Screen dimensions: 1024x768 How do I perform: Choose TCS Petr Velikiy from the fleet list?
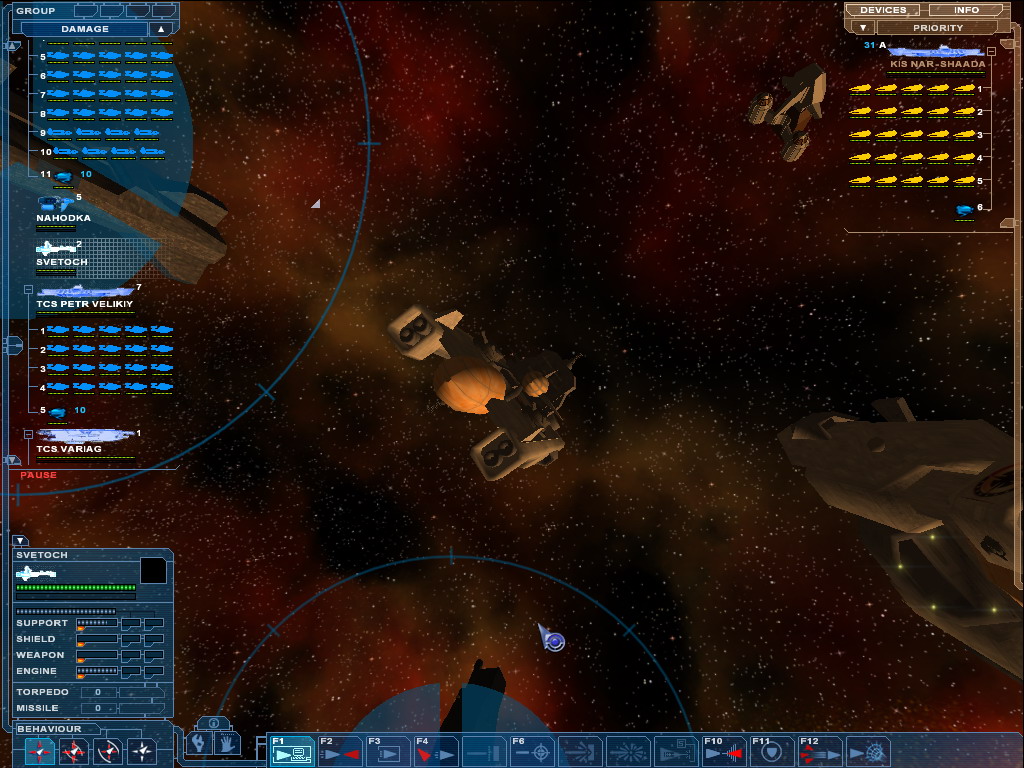[x=84, y=295]
